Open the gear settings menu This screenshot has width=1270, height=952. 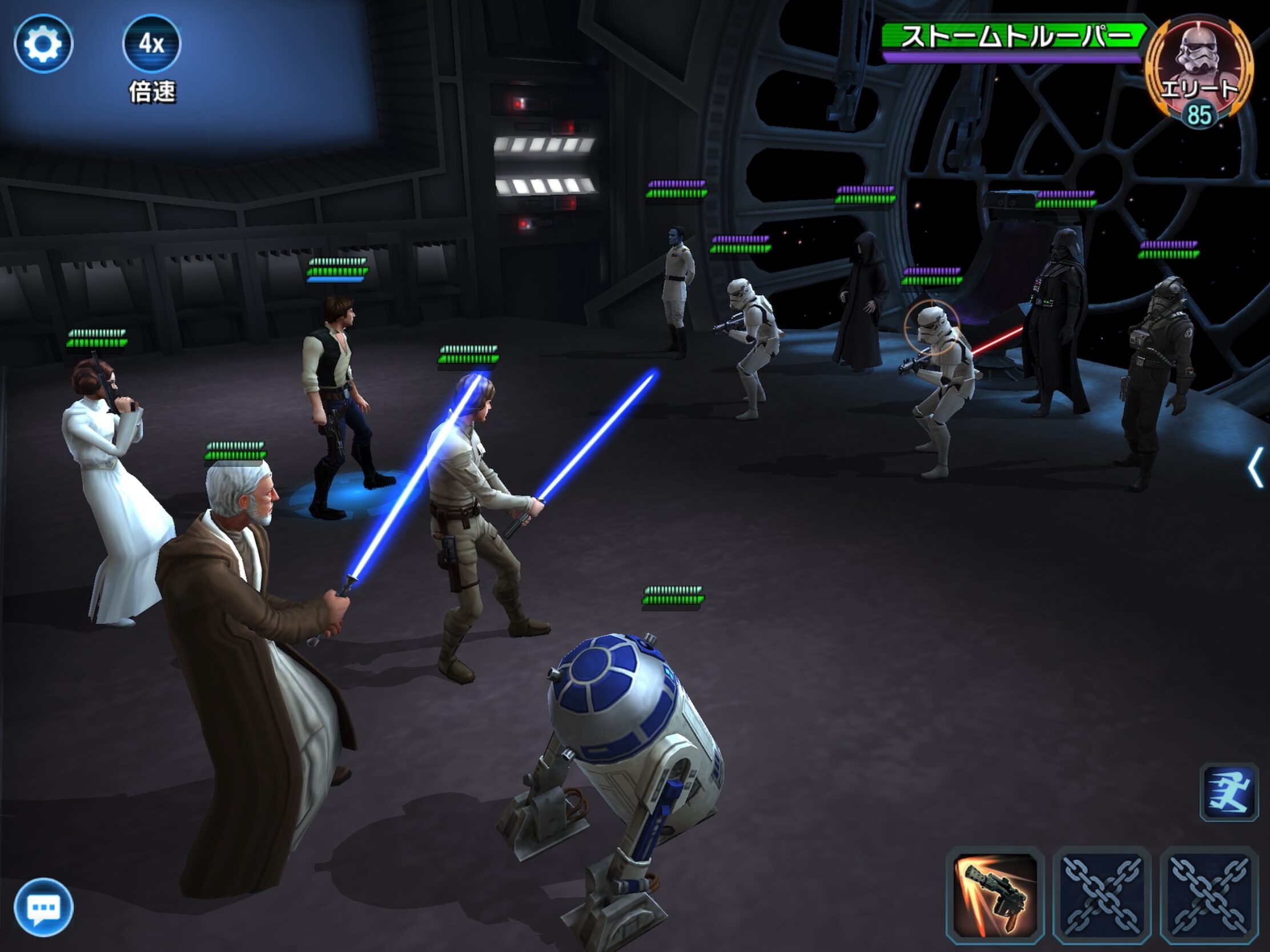43,43
